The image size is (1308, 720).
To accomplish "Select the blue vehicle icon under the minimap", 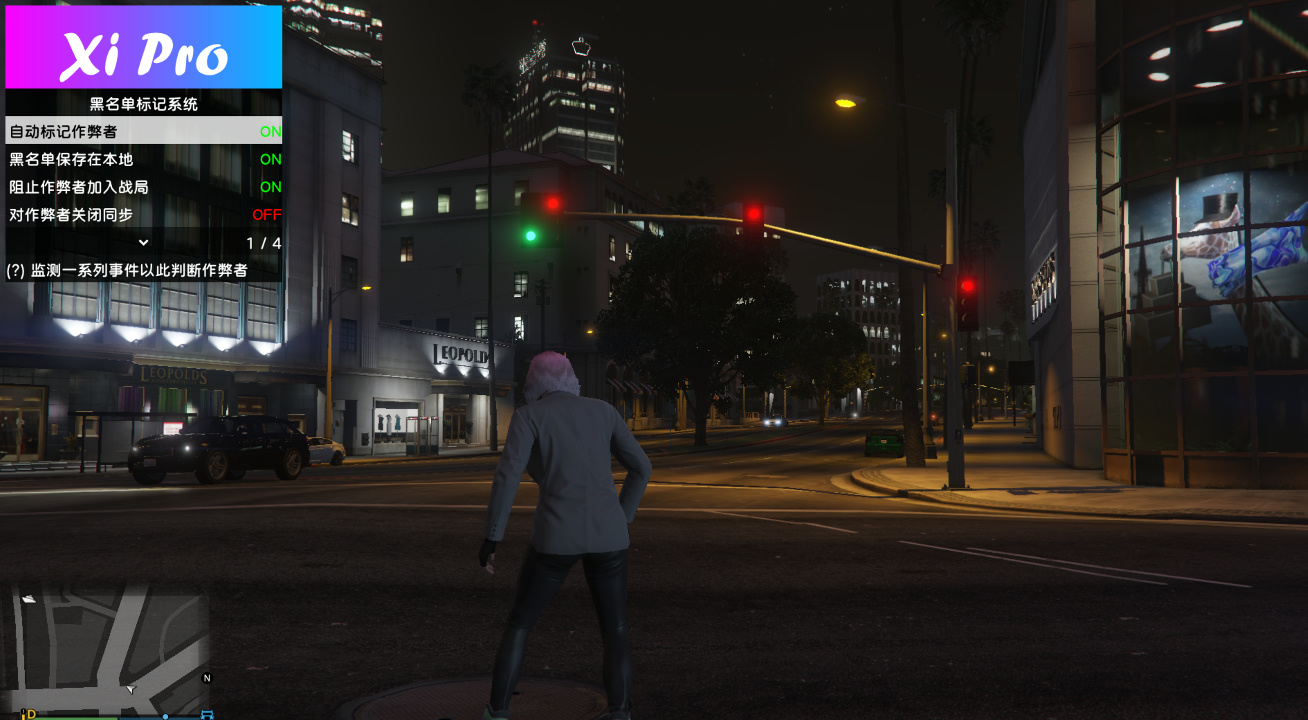I will (208, 716).
